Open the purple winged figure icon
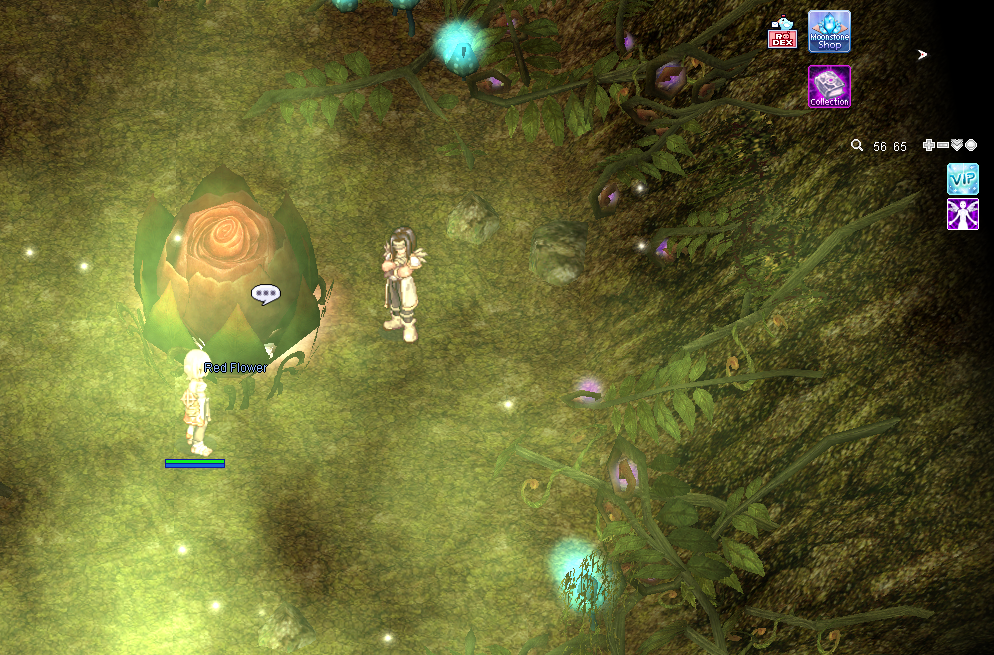This screenshot has width=994, height=655. coord(962,214)
